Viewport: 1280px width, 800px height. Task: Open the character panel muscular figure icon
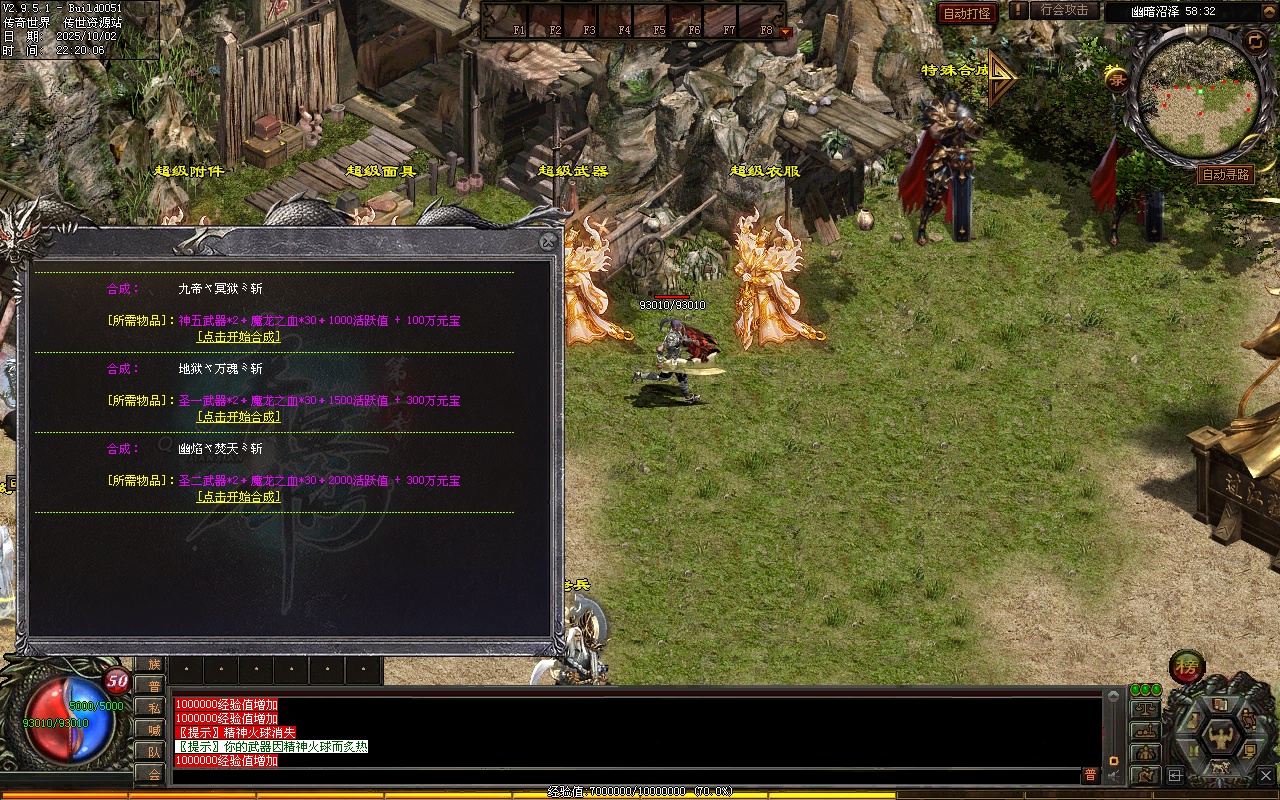click(1220, 738)
